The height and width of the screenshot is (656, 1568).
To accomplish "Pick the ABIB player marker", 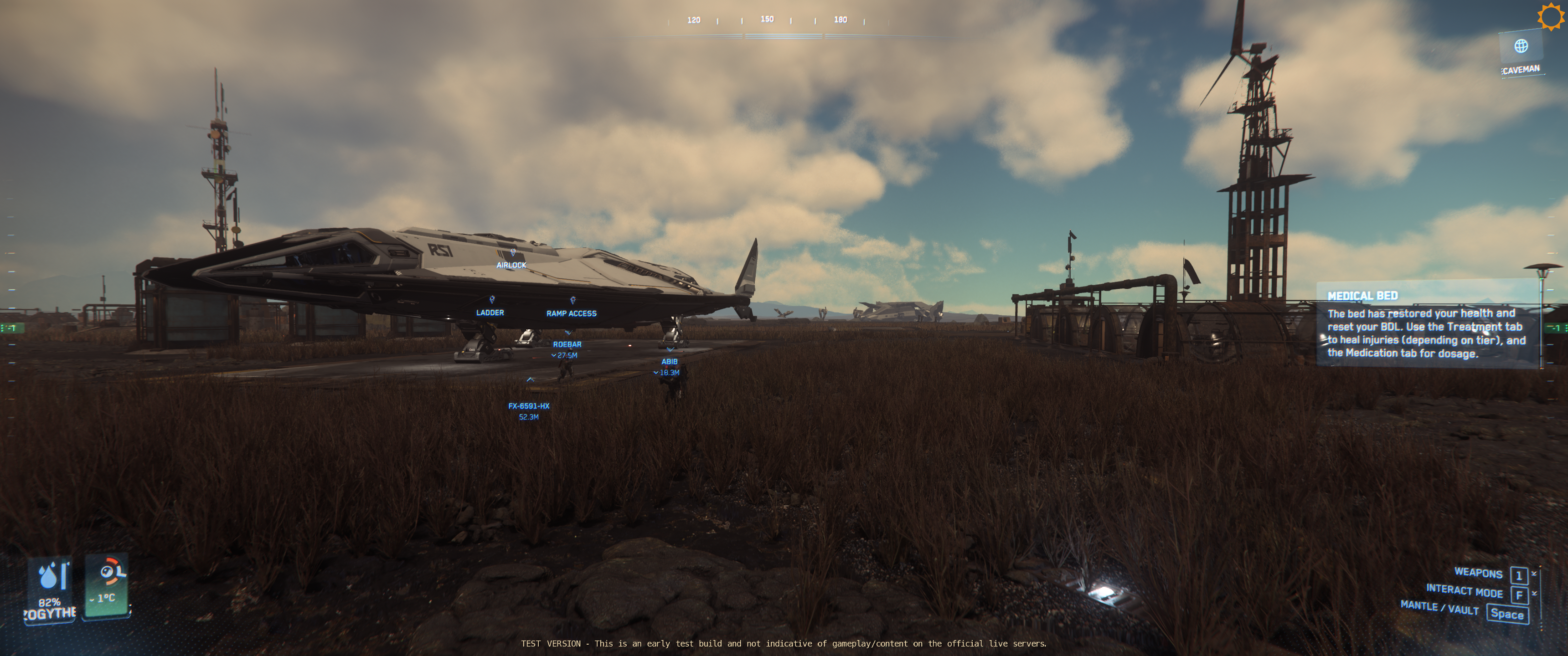I will [x=670, y=361].
